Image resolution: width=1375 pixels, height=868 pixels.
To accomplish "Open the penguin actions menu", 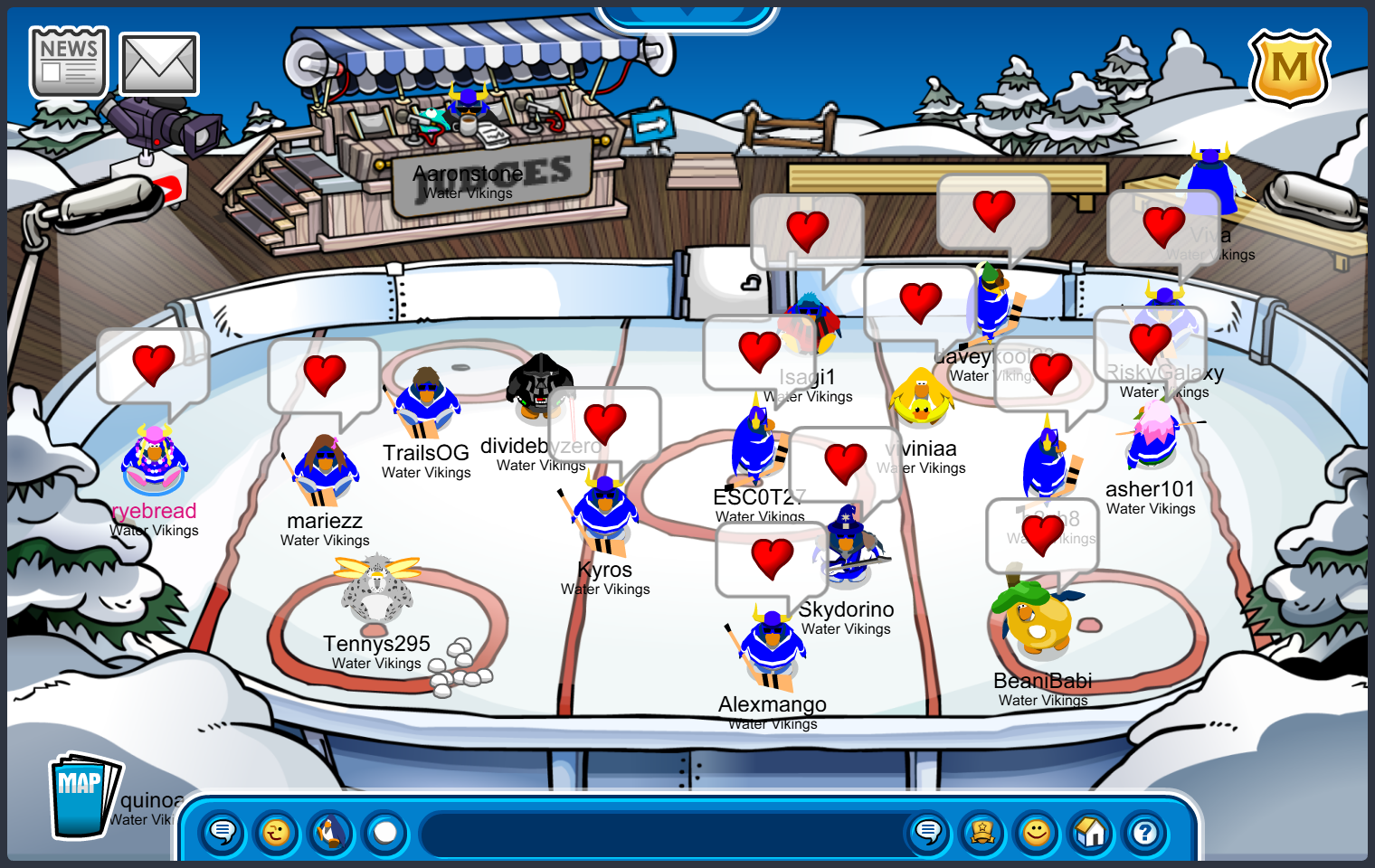I will [x=331, y=832].
